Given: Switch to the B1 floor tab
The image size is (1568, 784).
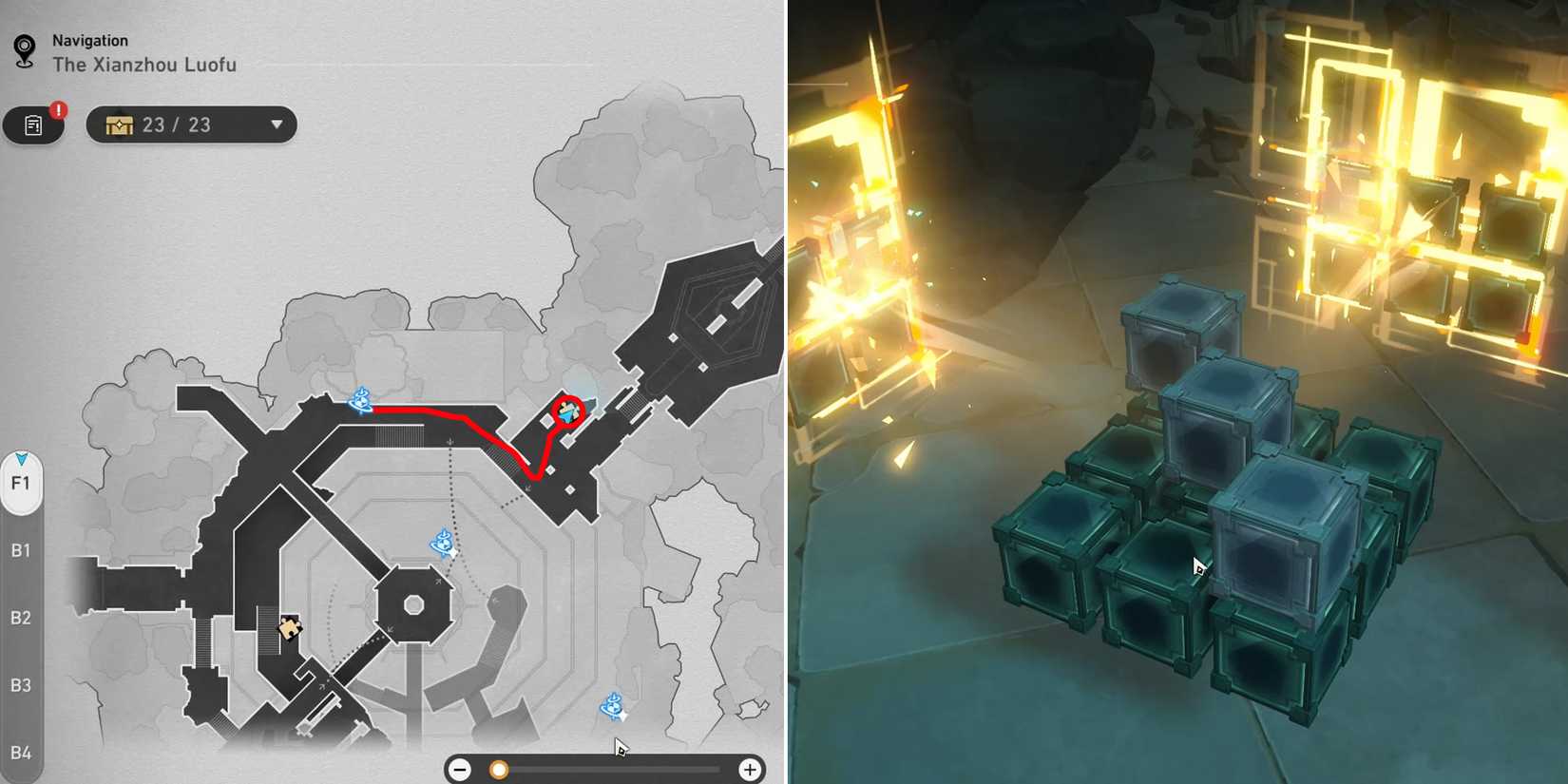Looking at the screenshot, I should pyautogui.click(x=21, y=550).
